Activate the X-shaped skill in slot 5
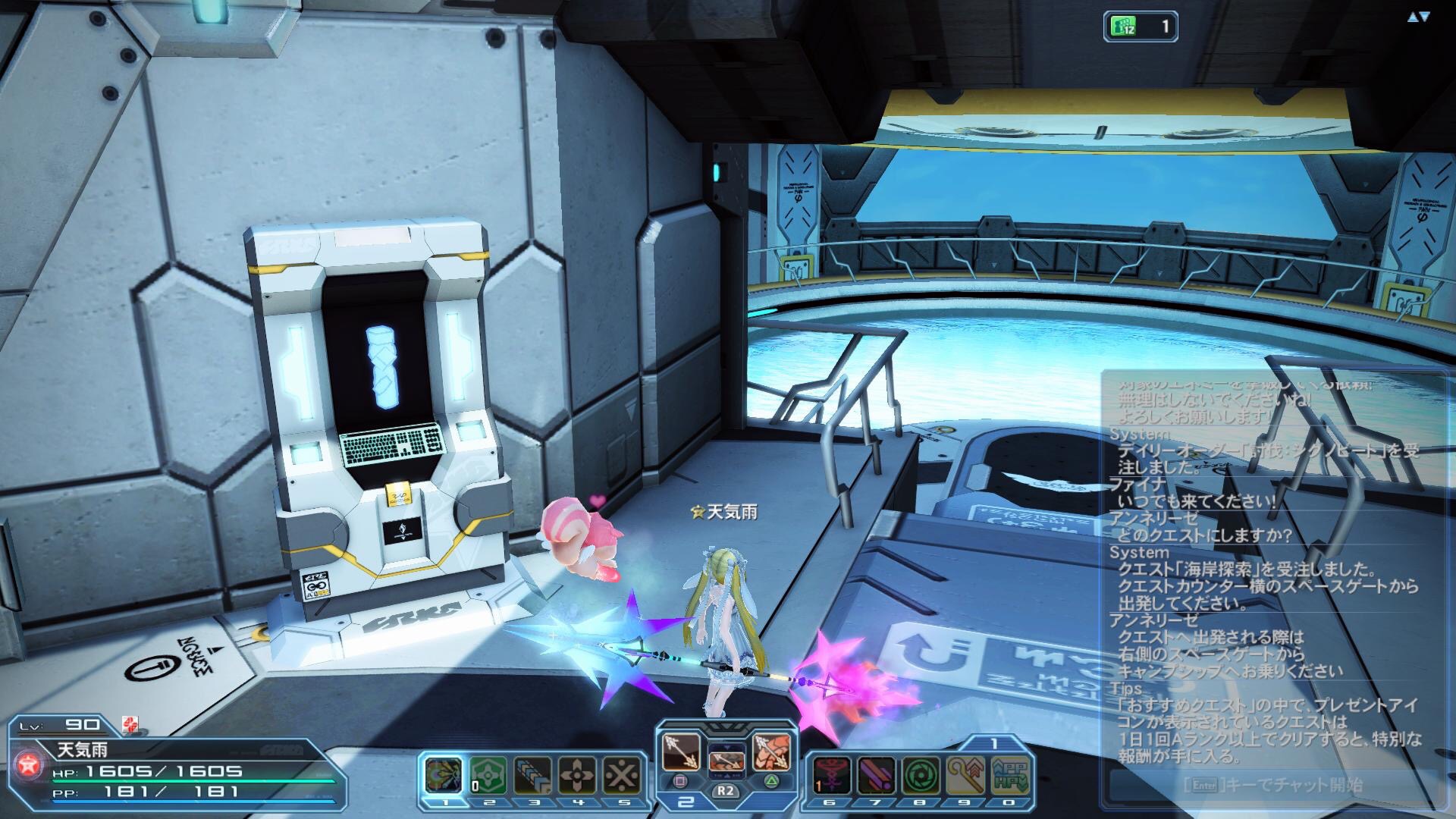This screenshot has height=819, width=1456. coord(623,774)
